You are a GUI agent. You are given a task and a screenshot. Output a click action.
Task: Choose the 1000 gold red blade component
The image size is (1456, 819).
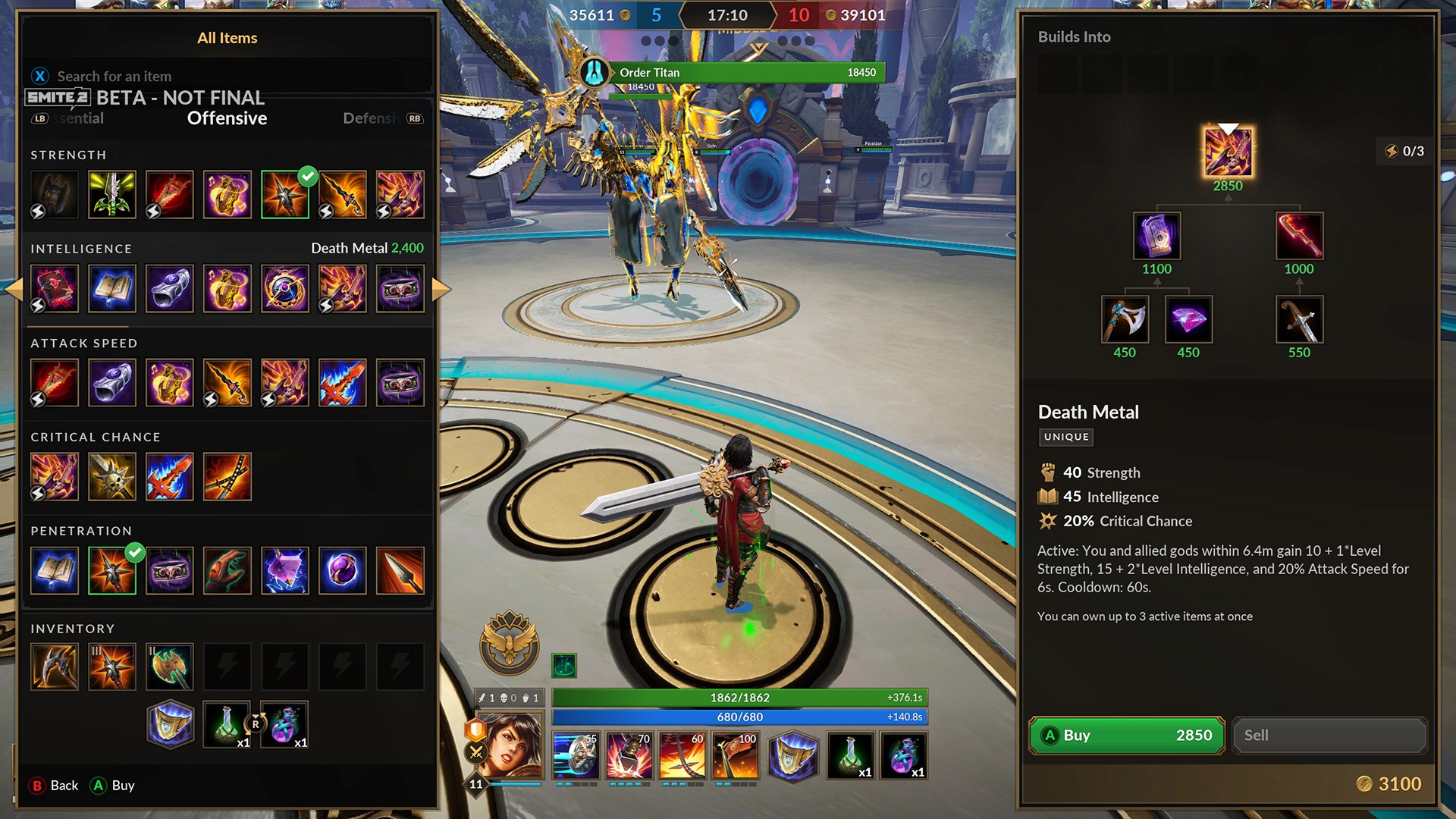[x=1299, y=236]
